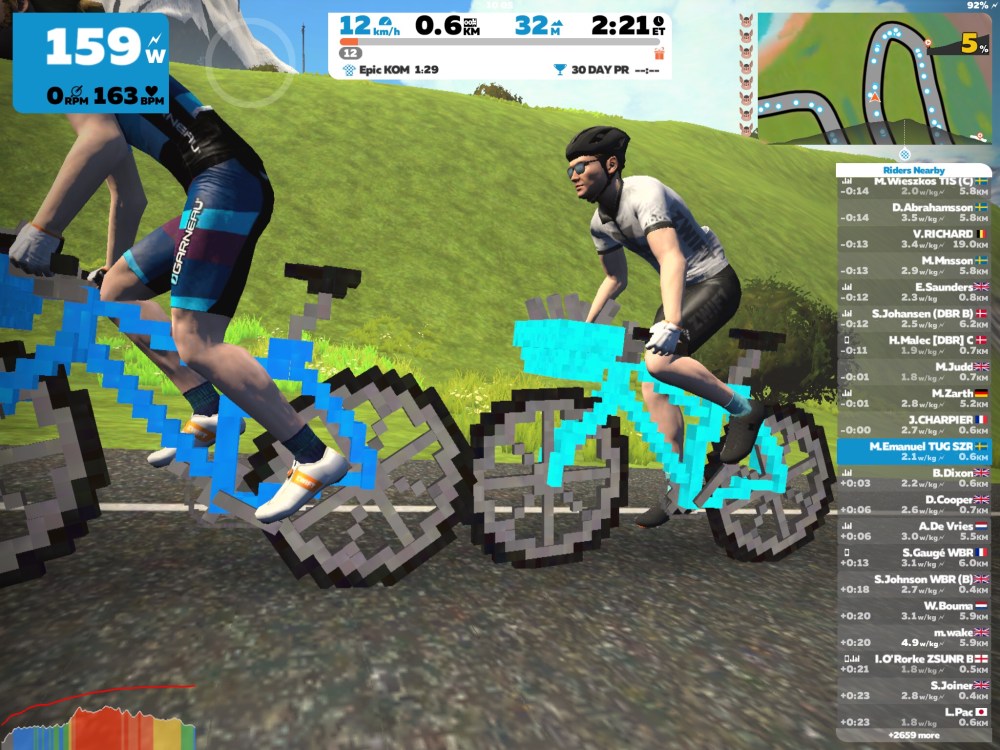Click rider A.De Vries entry
Viewport: 1000px width, 750px height.
913,530
